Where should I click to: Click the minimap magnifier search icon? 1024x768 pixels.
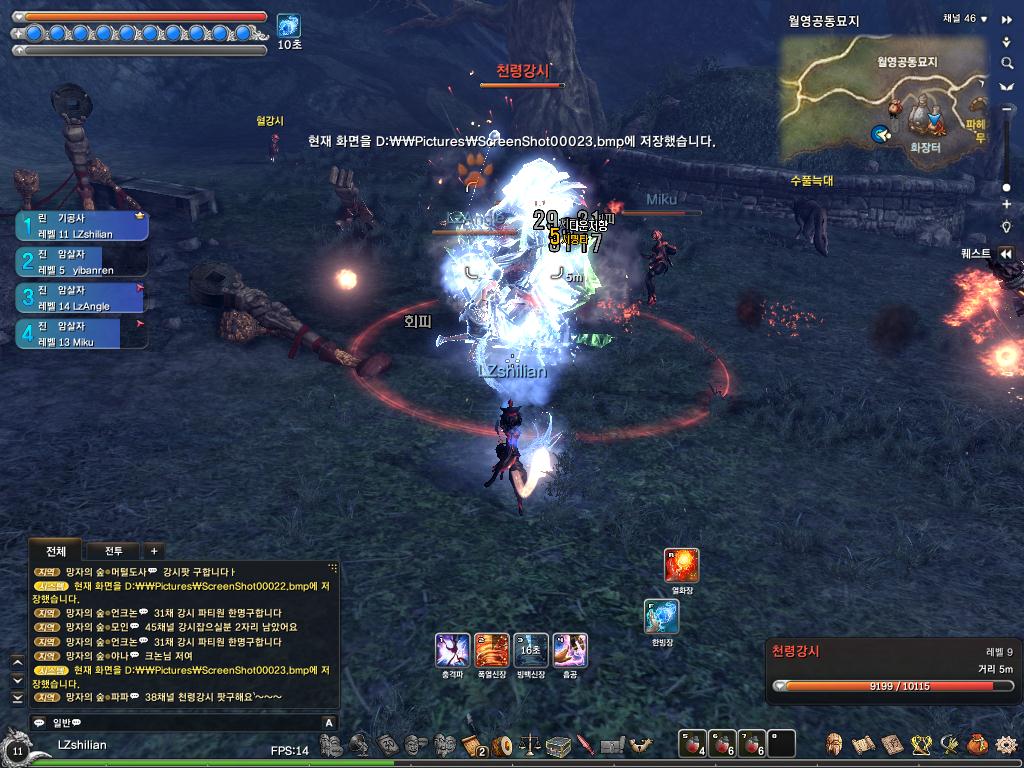point(1007,63)
